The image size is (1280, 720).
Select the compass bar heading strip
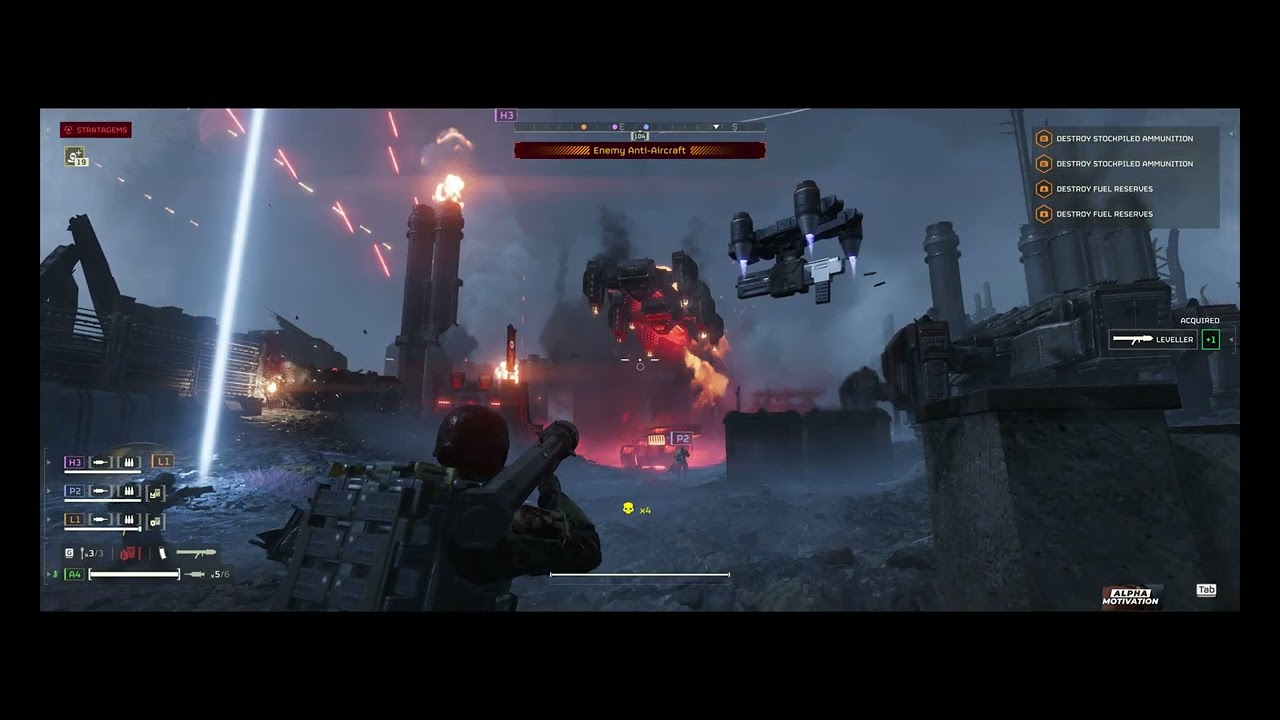640,127
